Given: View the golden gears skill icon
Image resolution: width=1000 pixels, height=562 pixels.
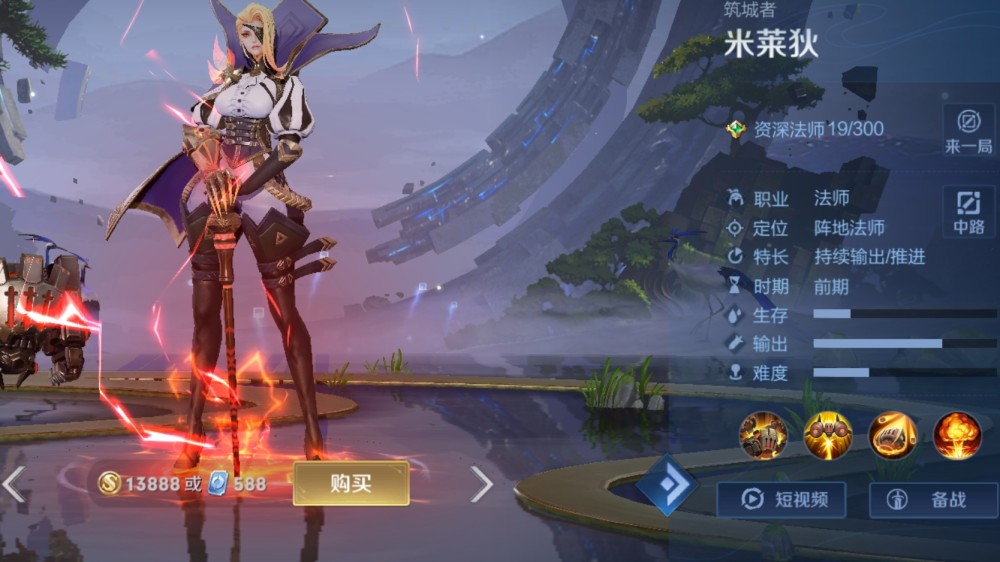Looking at the screenshot, I should pyautogui.click(x=828, y=435).
